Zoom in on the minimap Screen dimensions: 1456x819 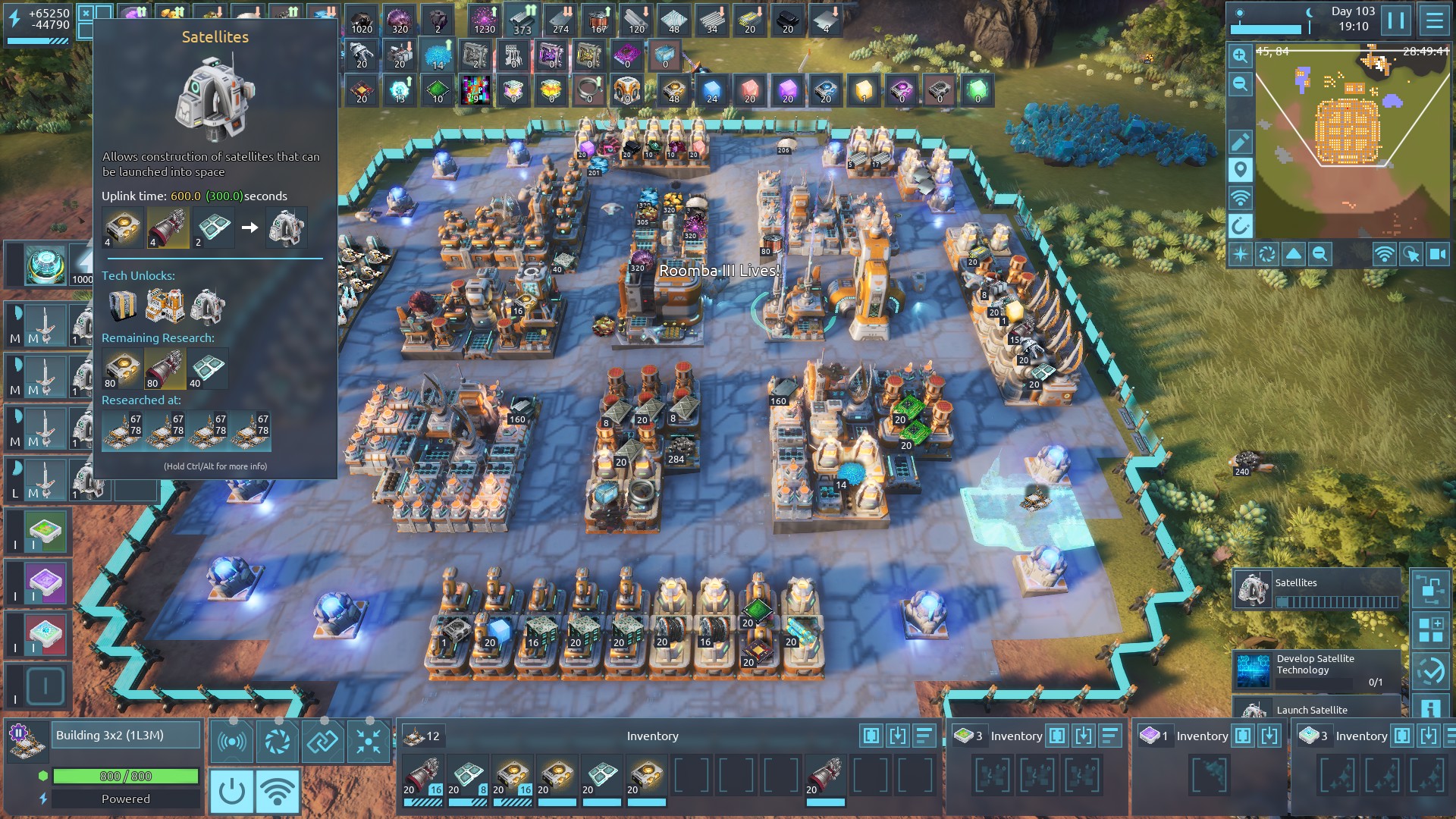[1240, 55]
